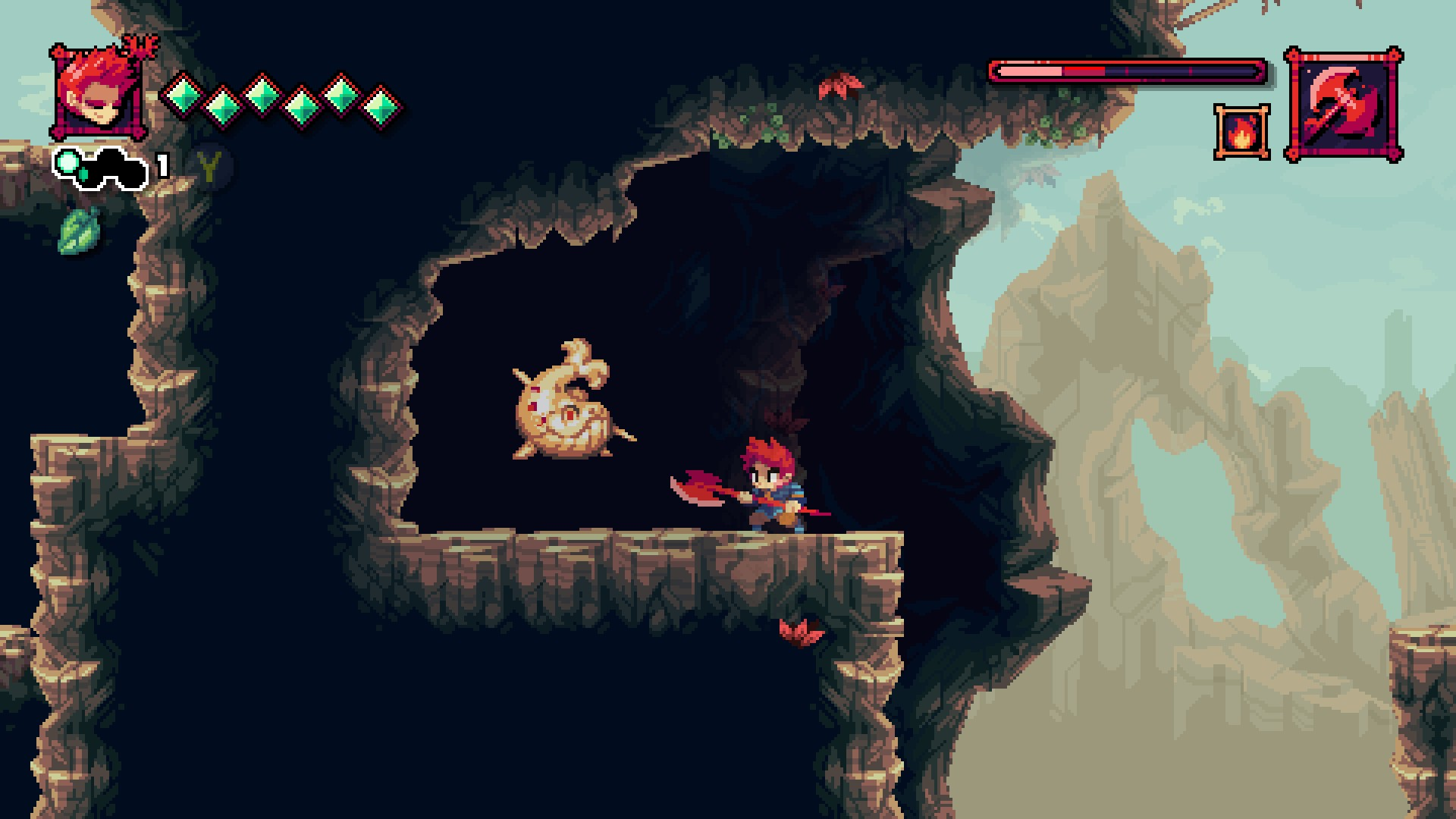Click the red-haired hero portrait
This screenshot has width=1456, height=819.
pyautogui.click(x=99, y=93)
